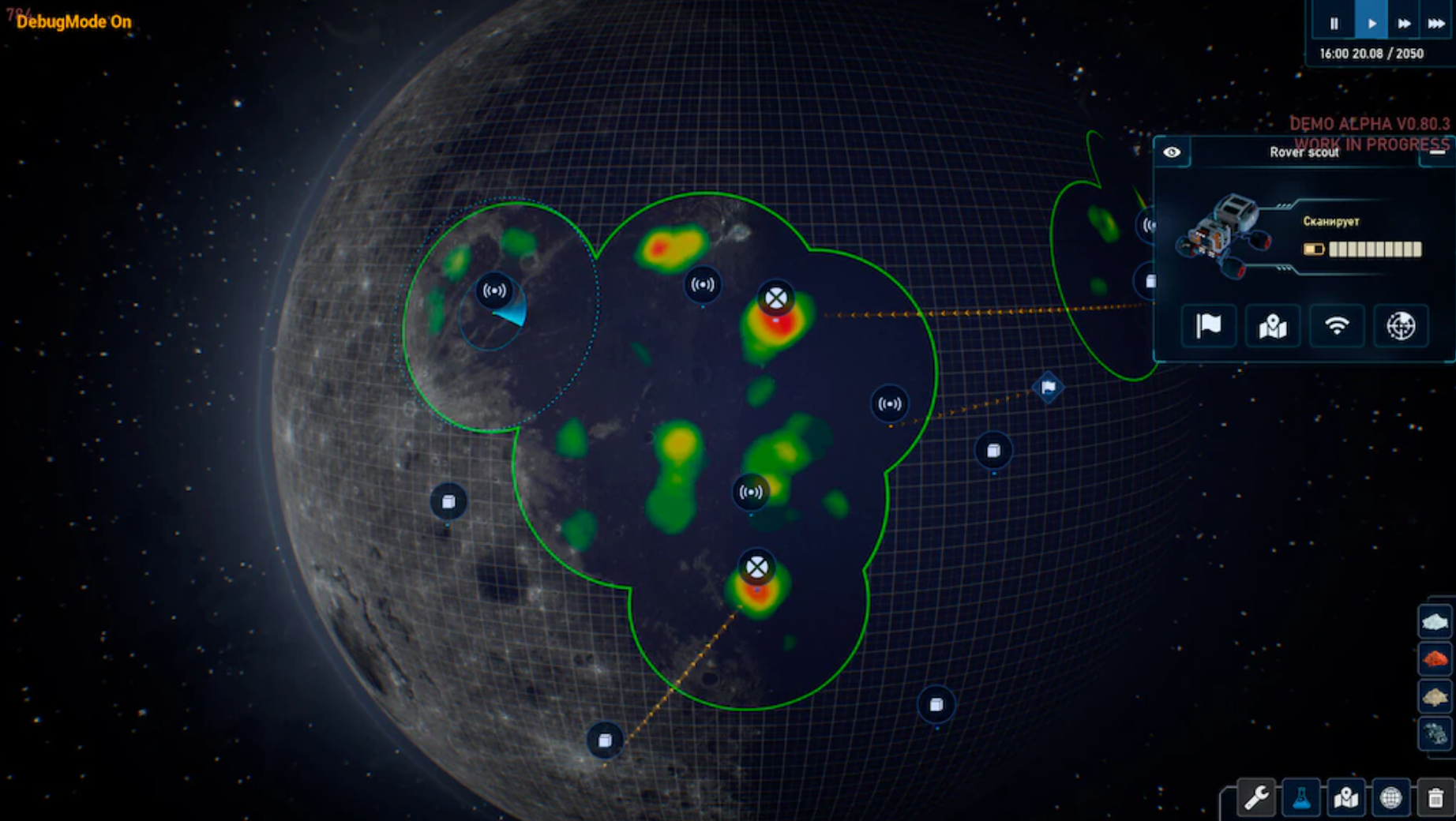
Task: Set time to normal play speed
Action: (x=1372, y=23)
